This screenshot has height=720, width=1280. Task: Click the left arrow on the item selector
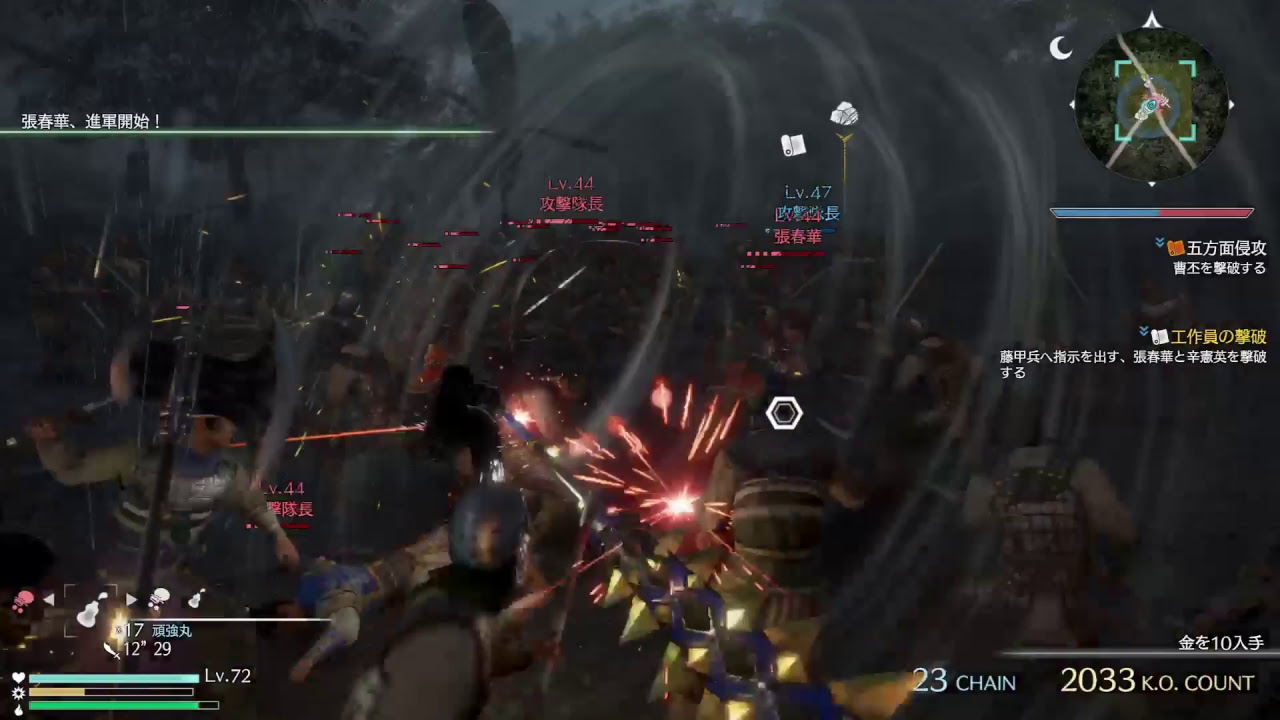pyautogui.click(x=48, y=598)
